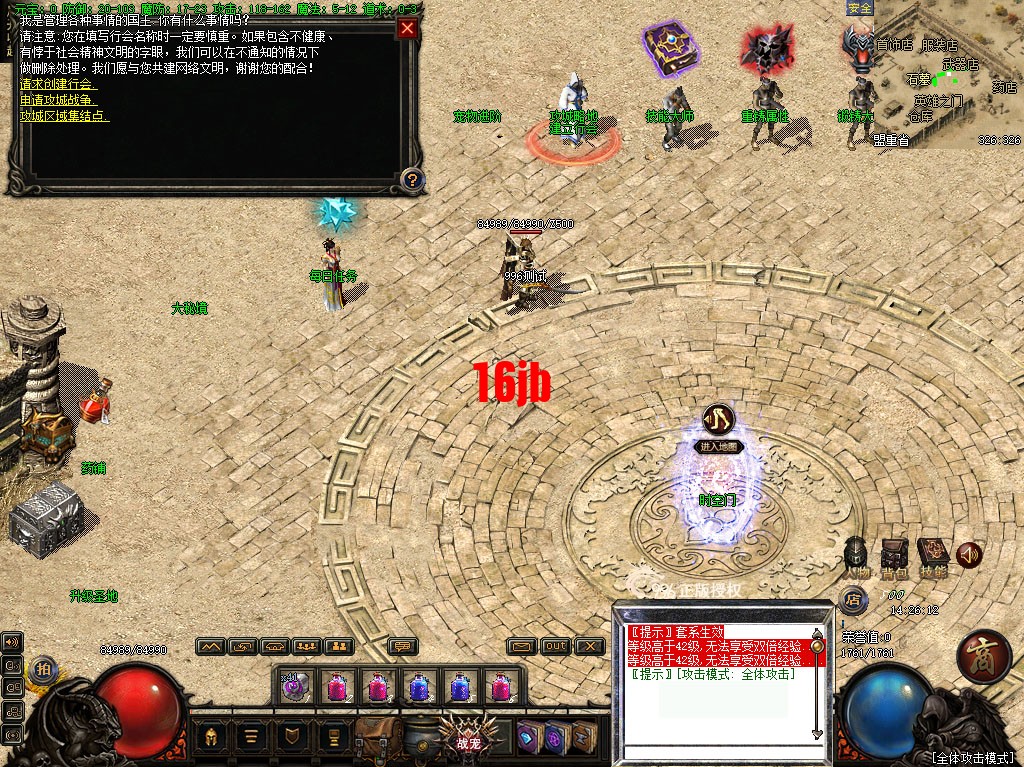This screenshot has height=767, width=1024.
Task: Toggle the round red speaker sound button
Action: click(968, 554)
